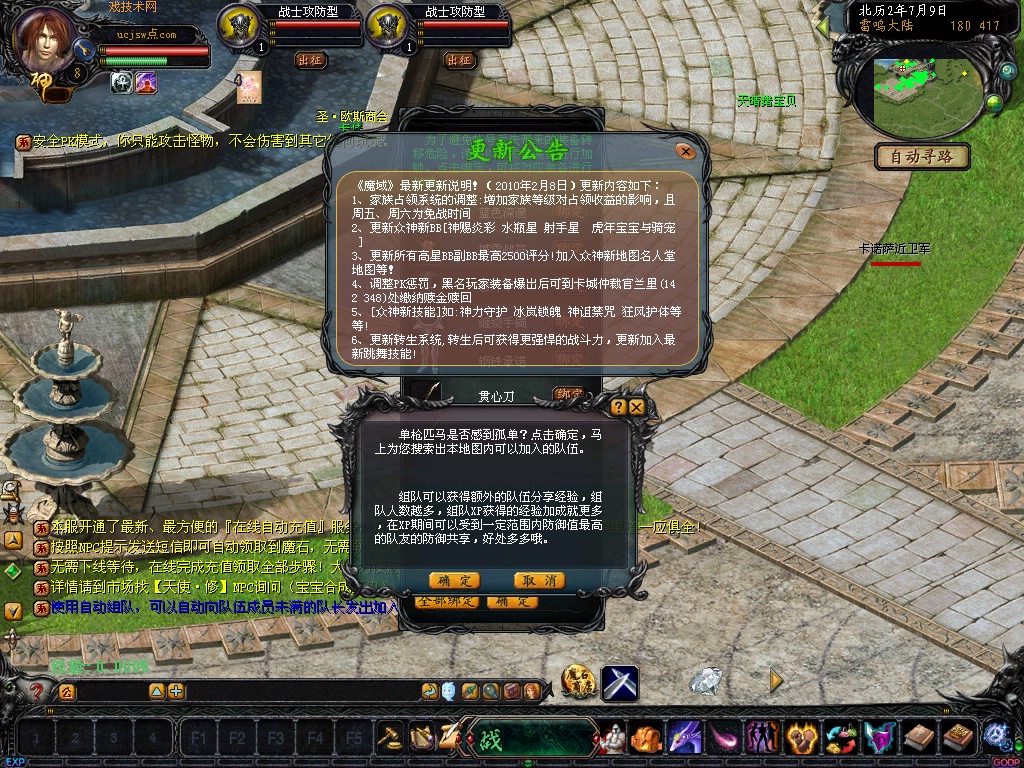Open the red question mark help icon
Image resolution: width=1024 pixels, height=768 pixels.
37,691
